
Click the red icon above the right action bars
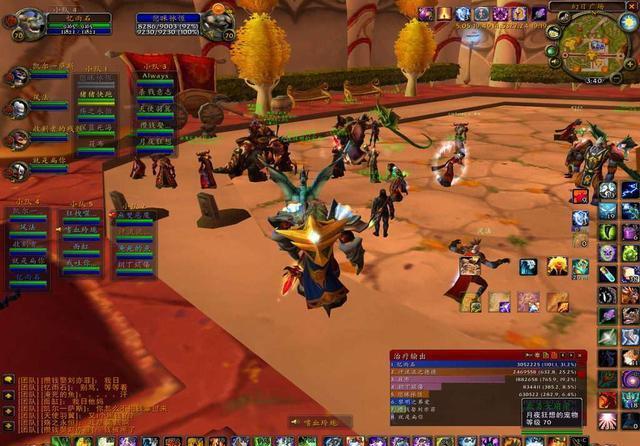click(581, 196)
